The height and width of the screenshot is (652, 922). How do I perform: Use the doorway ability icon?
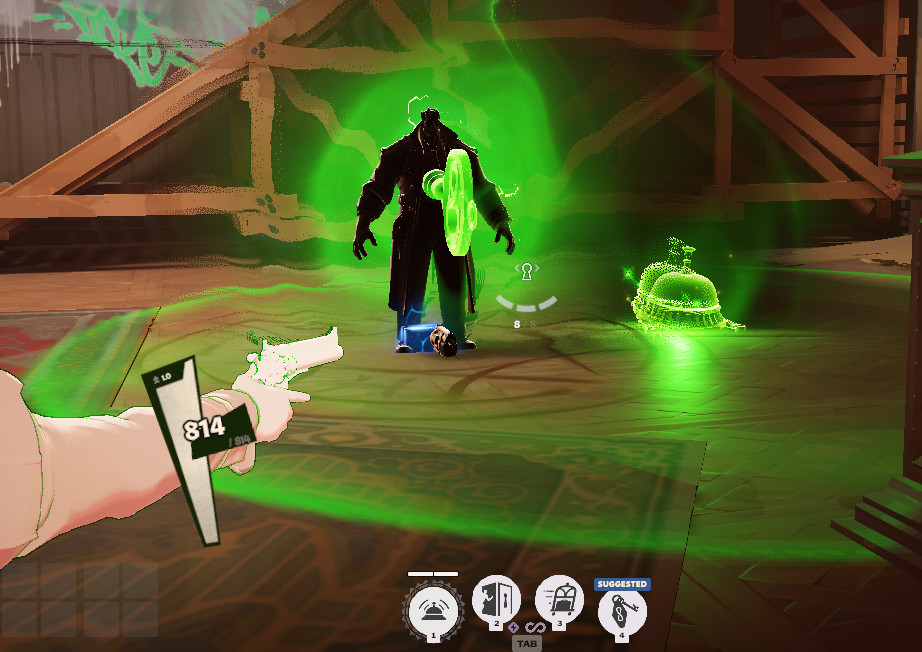(x=496, y=601)
